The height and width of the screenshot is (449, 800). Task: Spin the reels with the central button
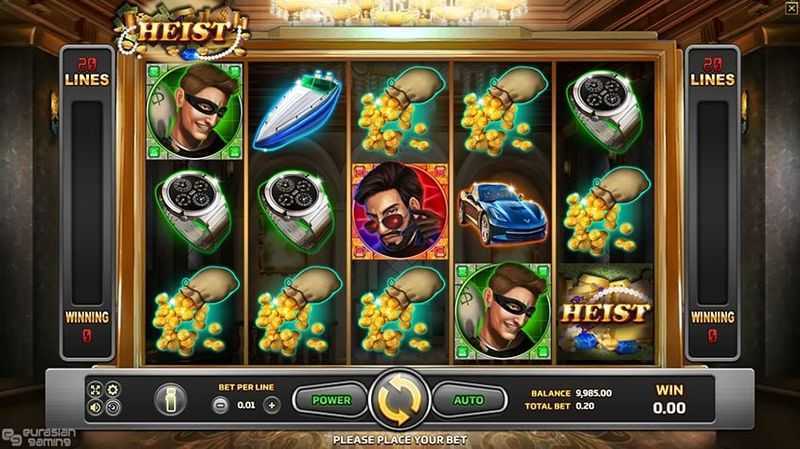[x=399, y=400]
